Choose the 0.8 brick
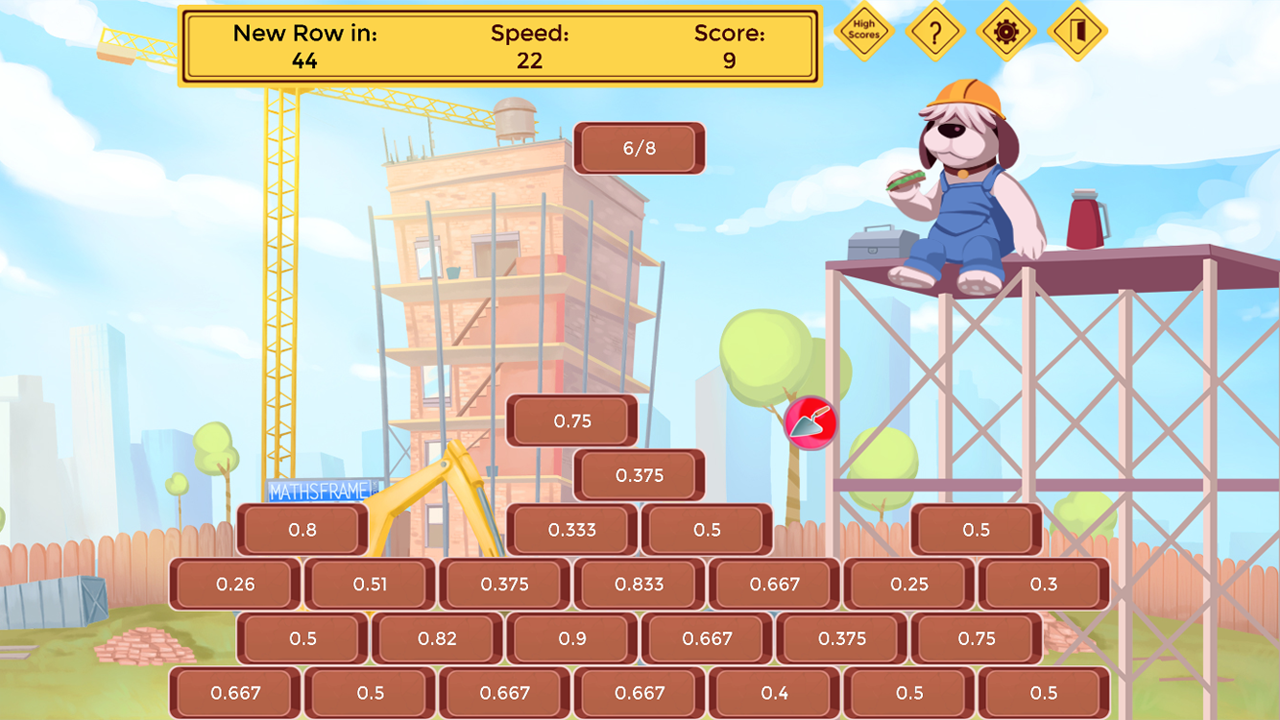 coord(302,530)
